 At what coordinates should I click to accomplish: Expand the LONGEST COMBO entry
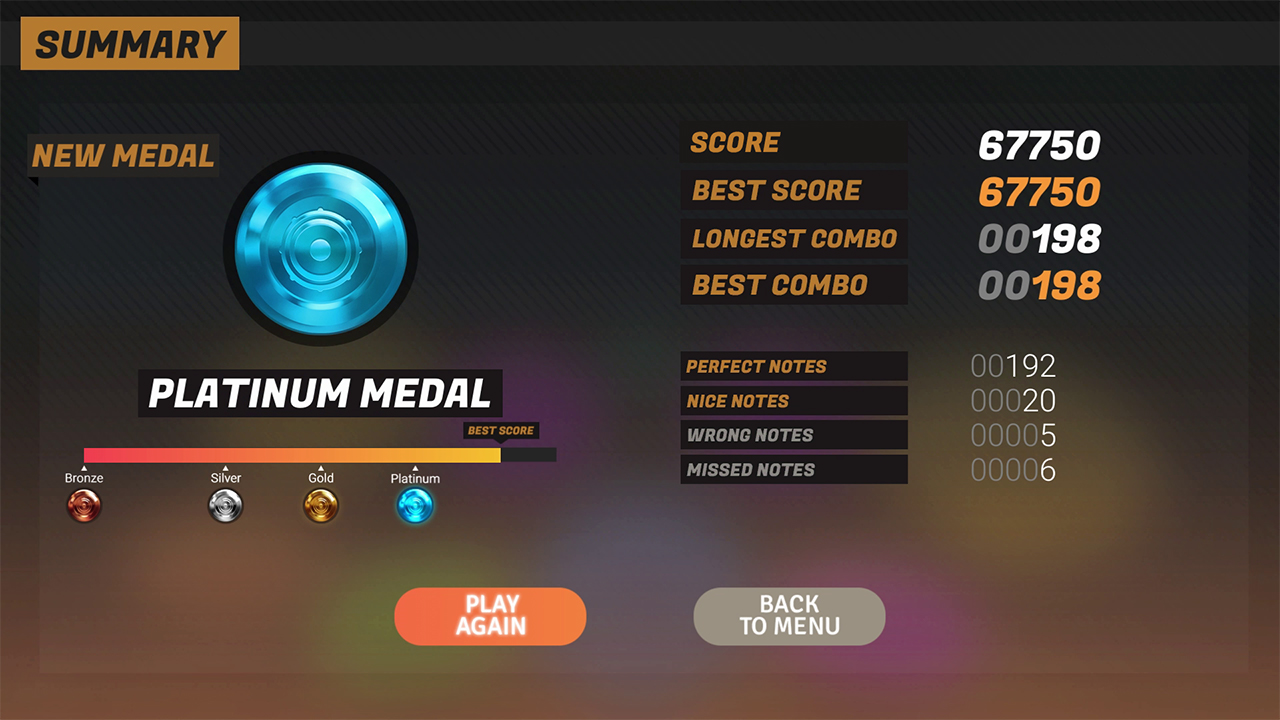(794, 238)
